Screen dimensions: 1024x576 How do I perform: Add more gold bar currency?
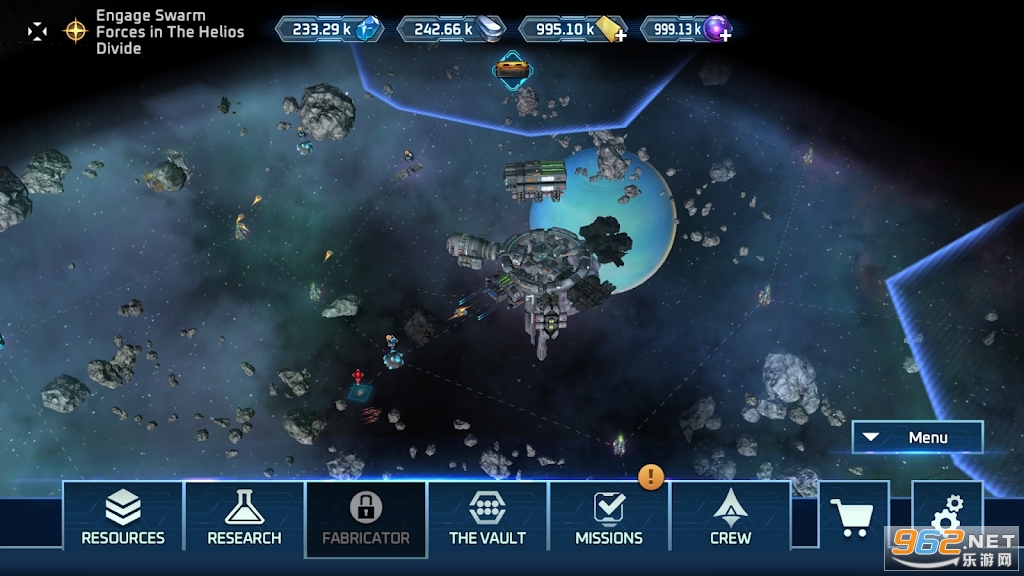pos(620,35)
